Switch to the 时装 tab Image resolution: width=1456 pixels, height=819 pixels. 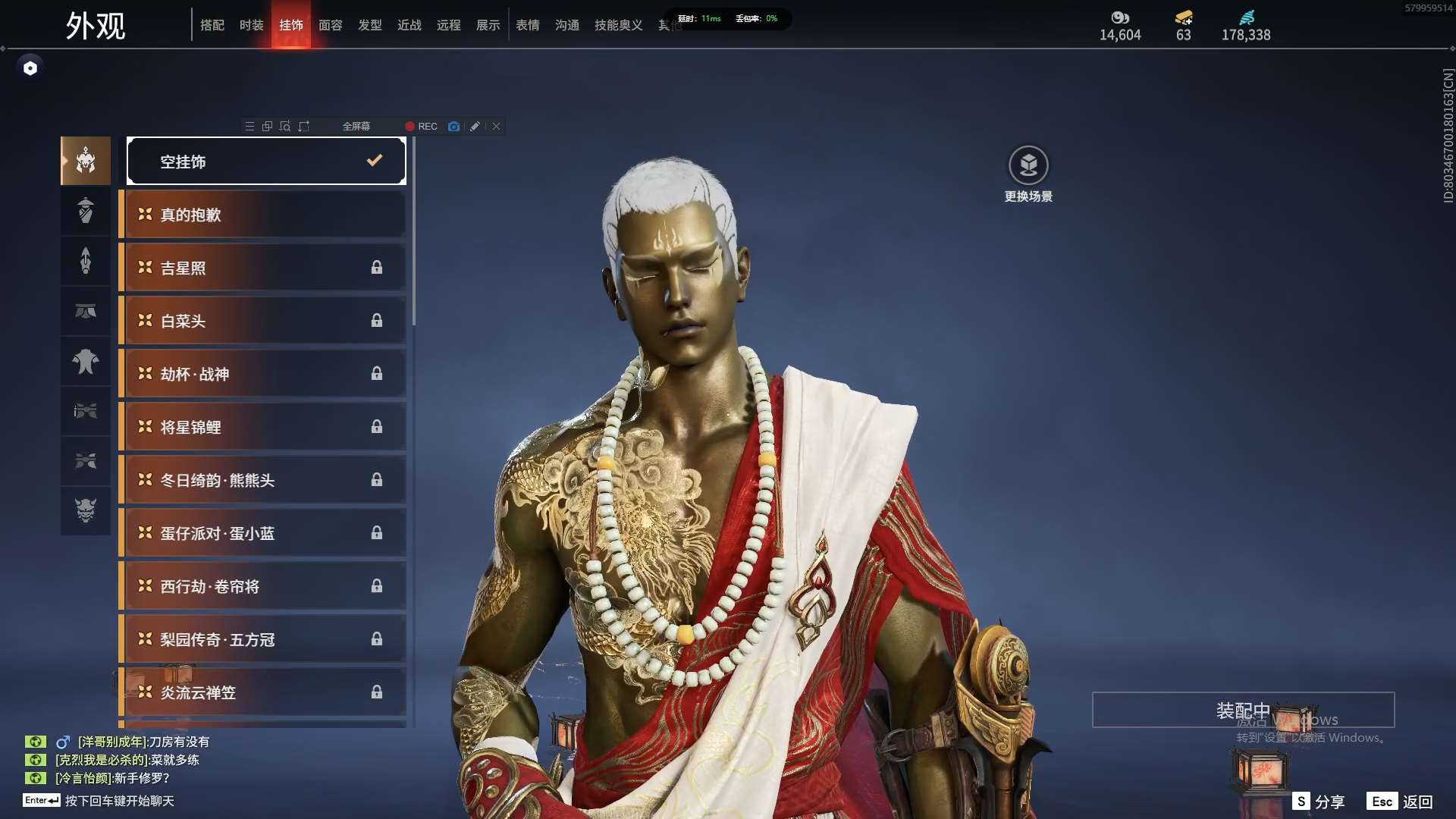tap(251, 25)
